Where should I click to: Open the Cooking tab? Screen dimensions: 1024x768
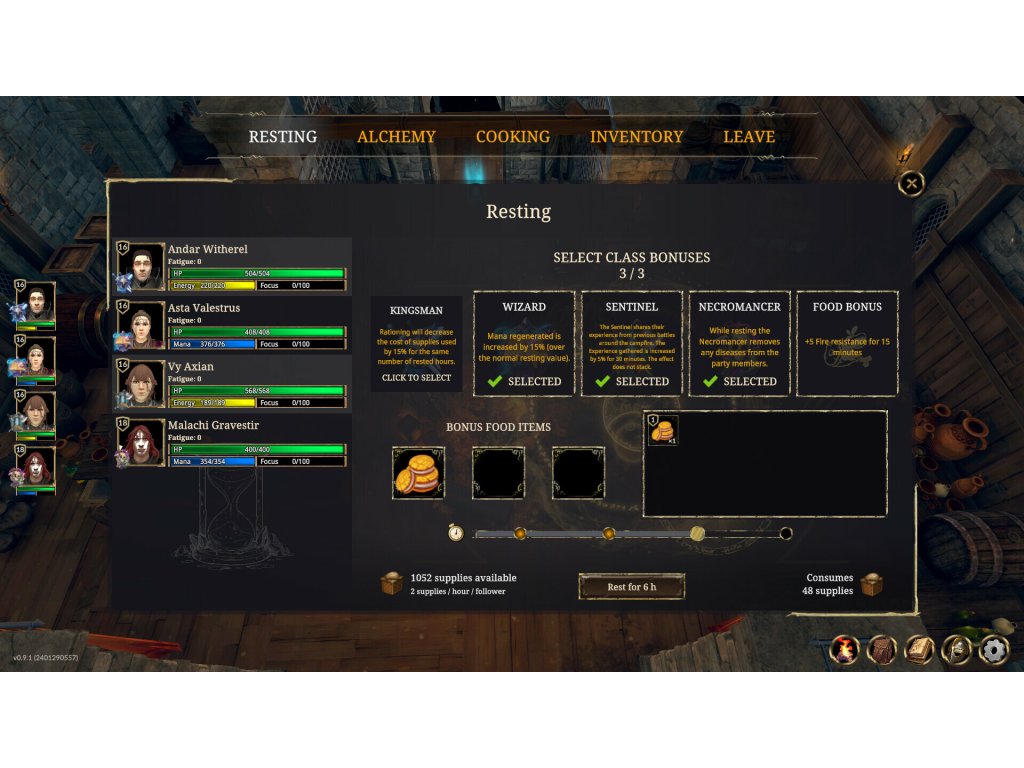coord(512,137)
